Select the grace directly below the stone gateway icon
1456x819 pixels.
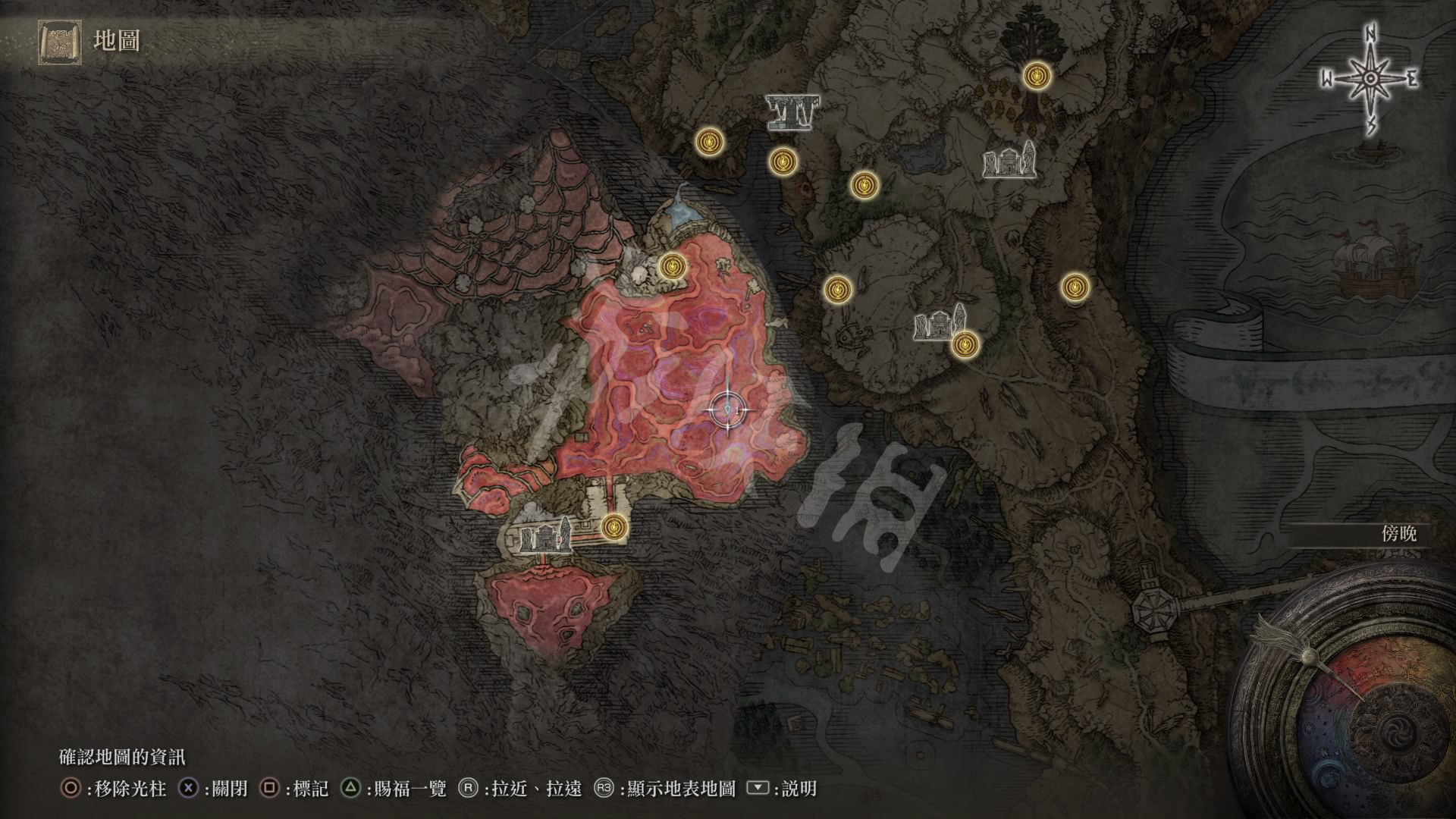click(783, 162)
